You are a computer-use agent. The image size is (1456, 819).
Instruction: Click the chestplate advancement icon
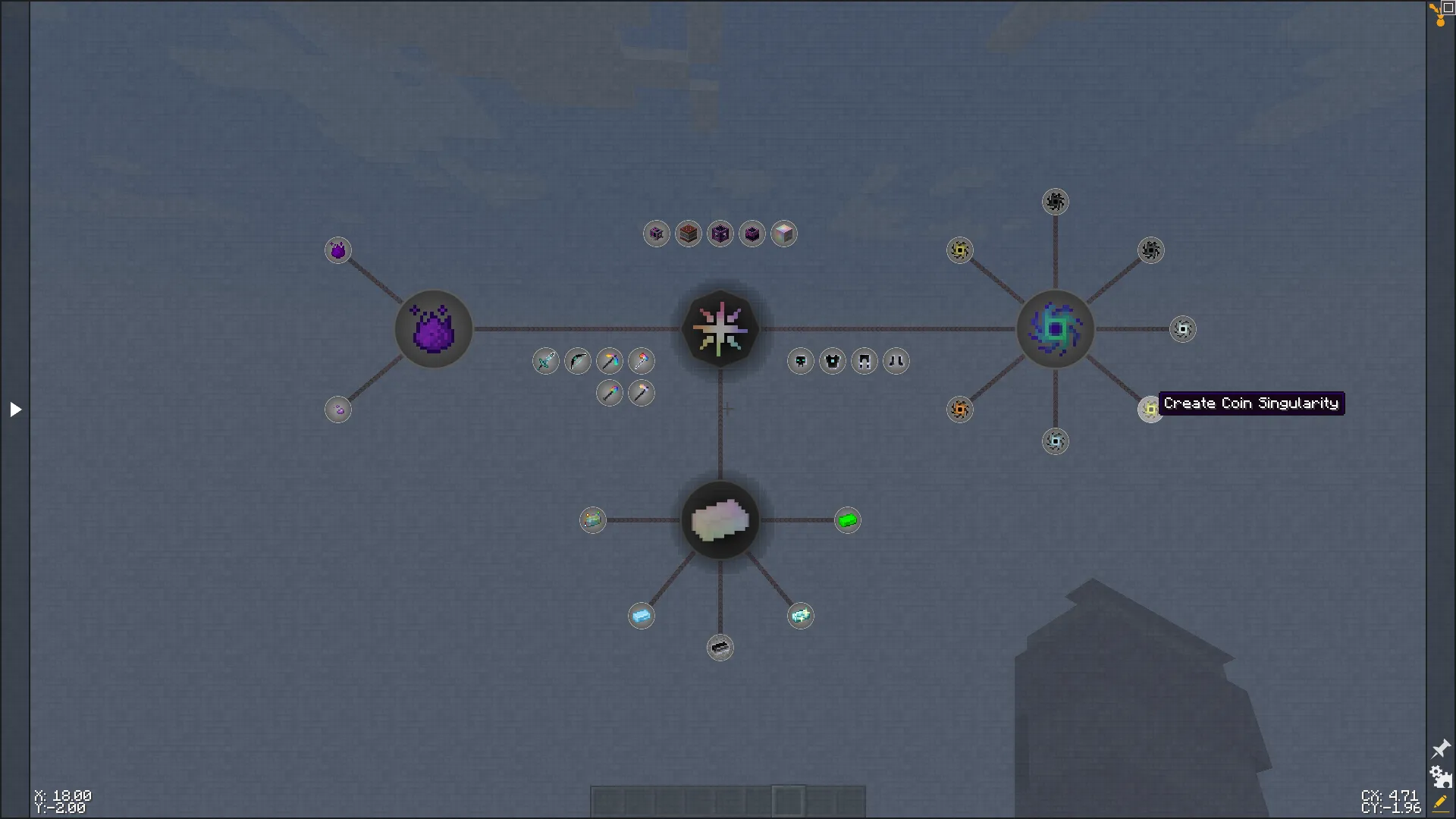pos(832,362)
